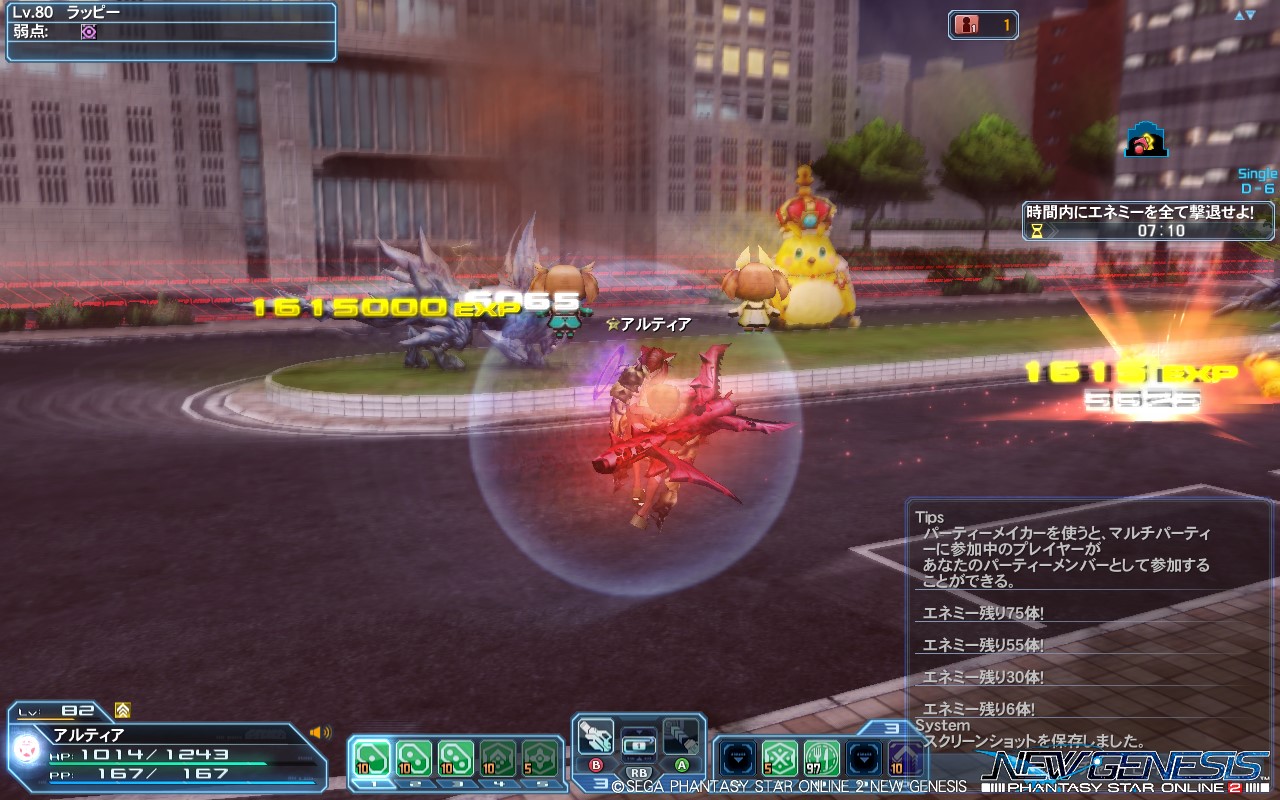Screen dimensions: 1280x800
Task: Click the class icon beside Lv.82
Action: [122, 710]
